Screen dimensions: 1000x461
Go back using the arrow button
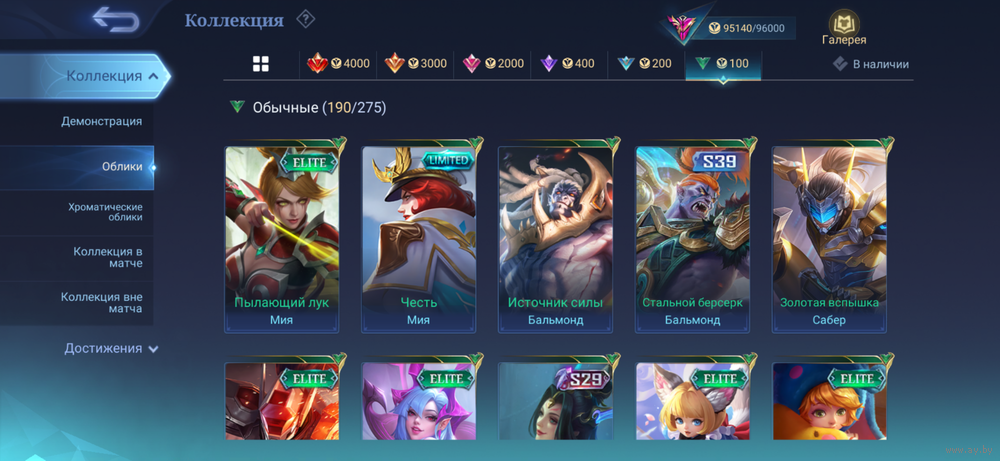[115, 19]
